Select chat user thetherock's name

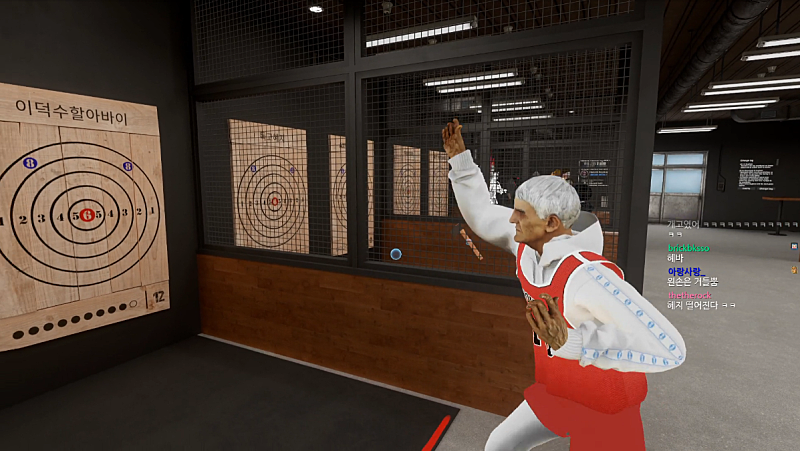click(688, 294)
